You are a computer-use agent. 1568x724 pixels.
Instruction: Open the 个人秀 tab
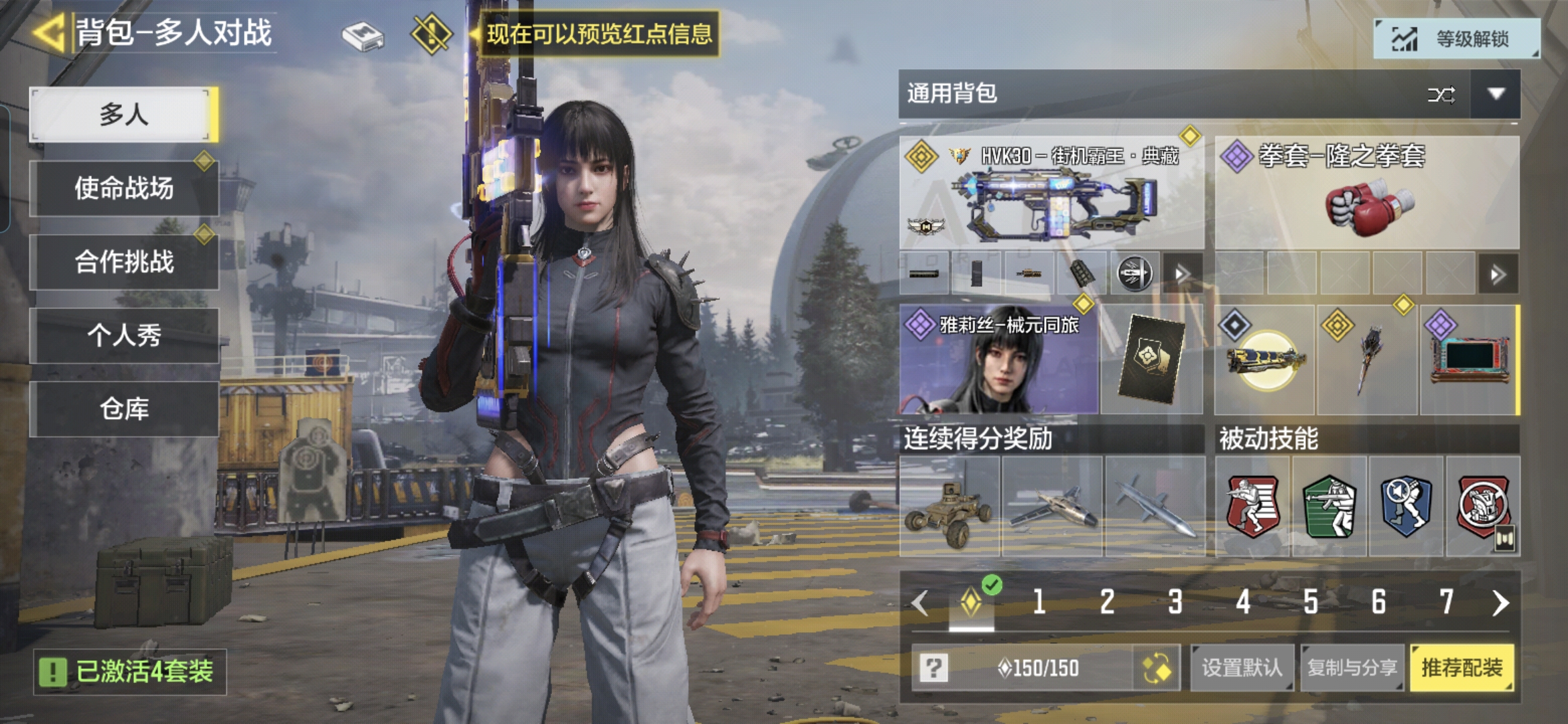(124, 335)
